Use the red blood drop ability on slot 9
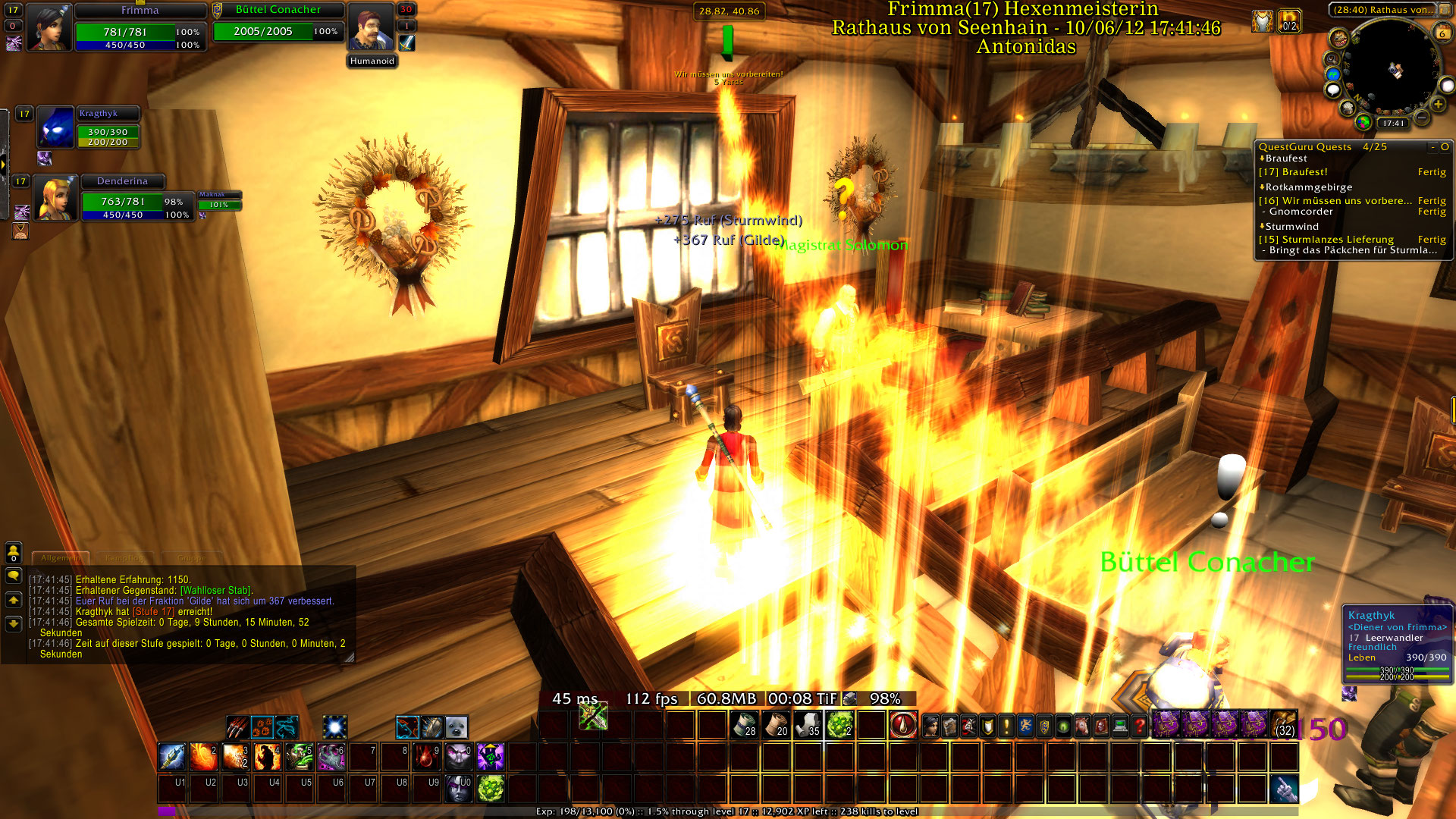This screenshot has width=1456, height=819. tap(427, 757)
